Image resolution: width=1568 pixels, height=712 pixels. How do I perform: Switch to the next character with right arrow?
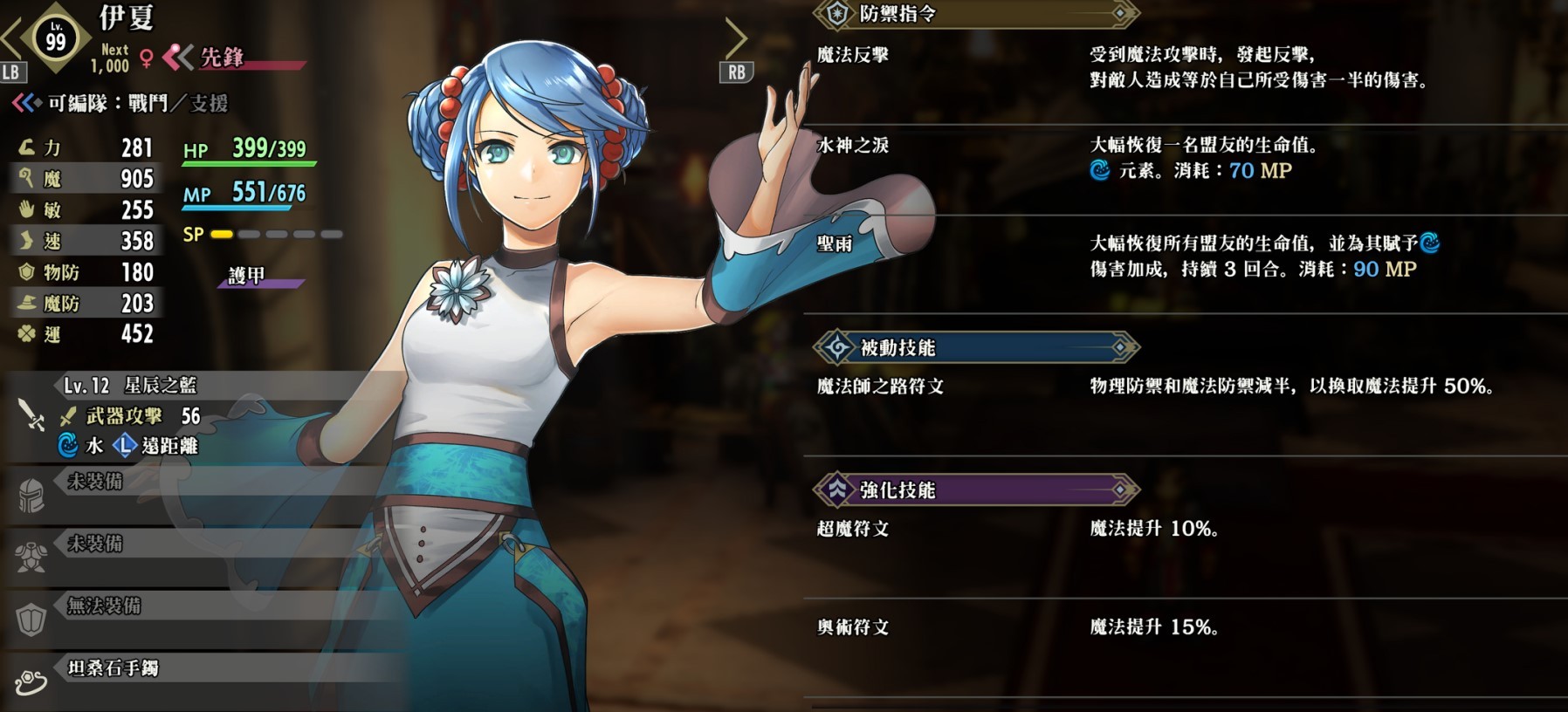pyautogui.click(x=736, y=38)
